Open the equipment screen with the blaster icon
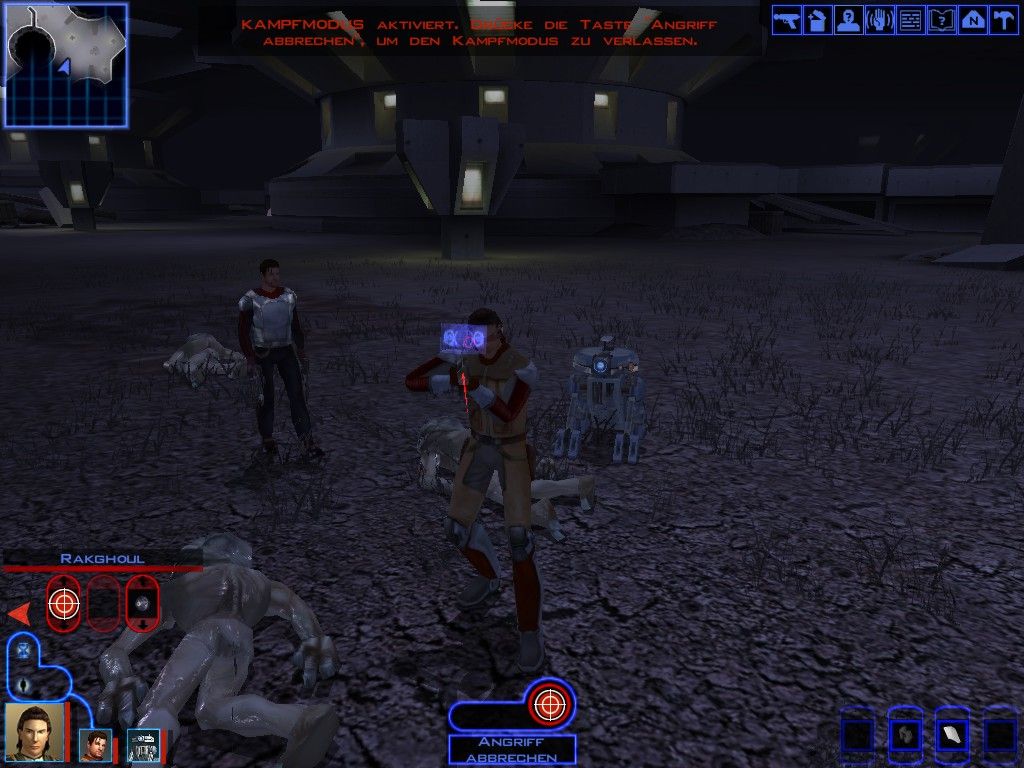Image resolution: width=1024 pixels, height=768 pixels. point(787,20)
